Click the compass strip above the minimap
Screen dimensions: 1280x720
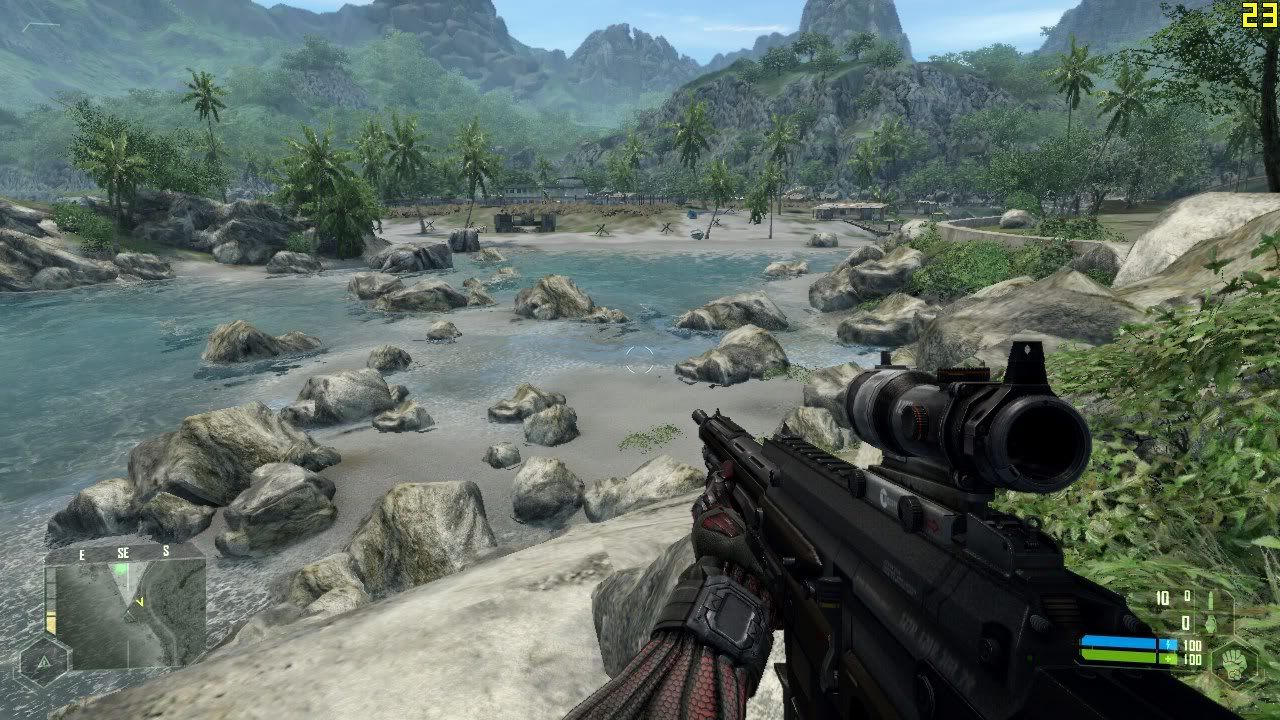tap(125, 551)
